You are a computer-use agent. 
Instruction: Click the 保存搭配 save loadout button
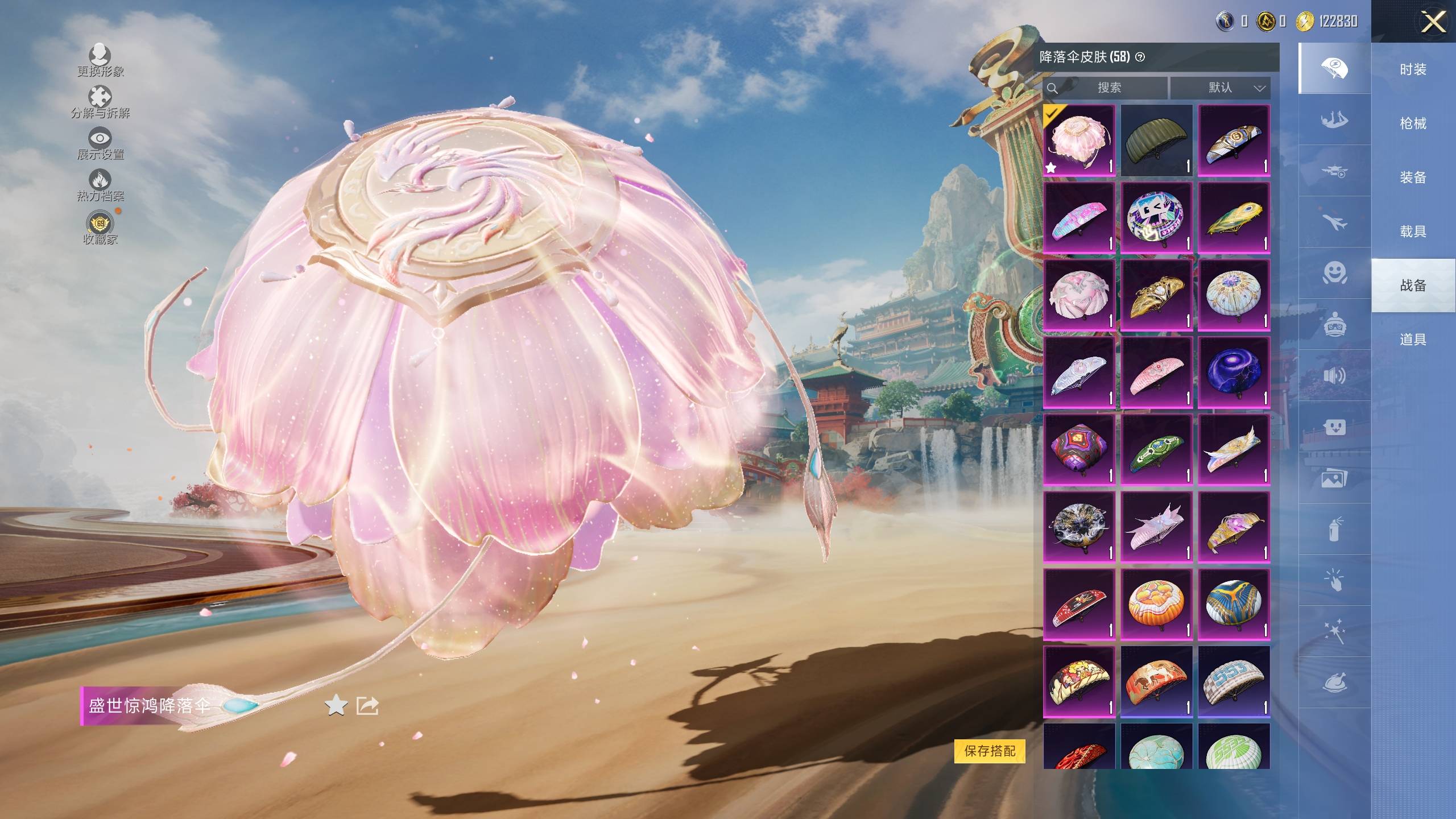pos(990,751)
